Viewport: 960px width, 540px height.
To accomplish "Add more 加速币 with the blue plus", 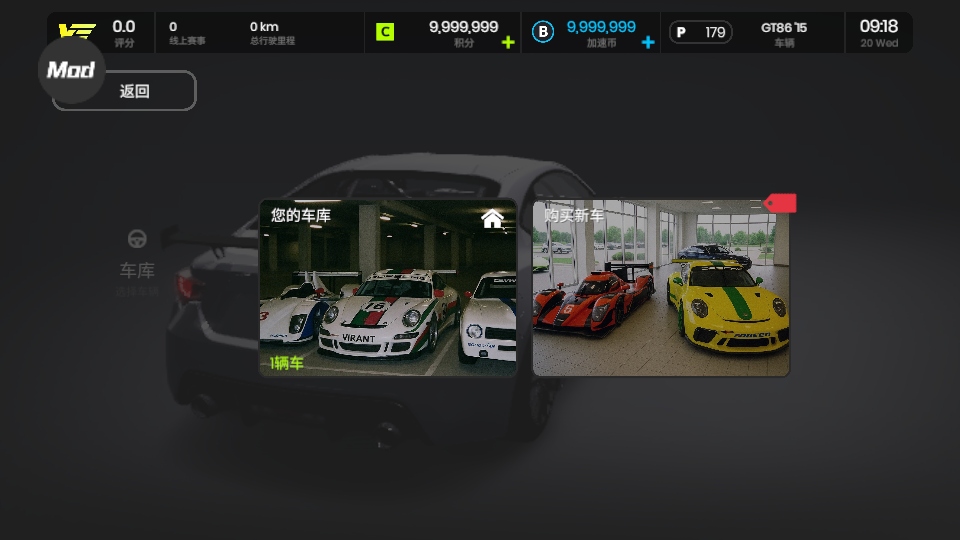I will point(648,42).
